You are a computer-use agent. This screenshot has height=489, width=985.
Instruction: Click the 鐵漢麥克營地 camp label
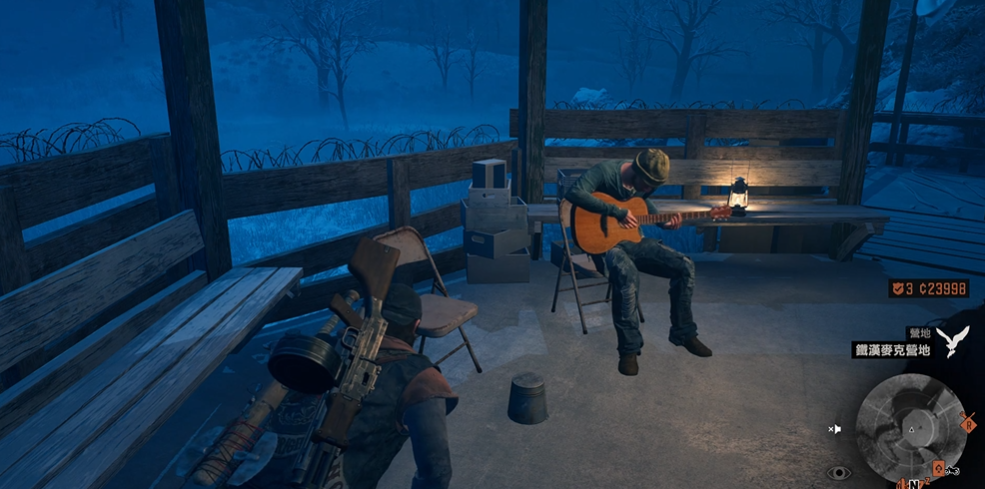[892, 350]
